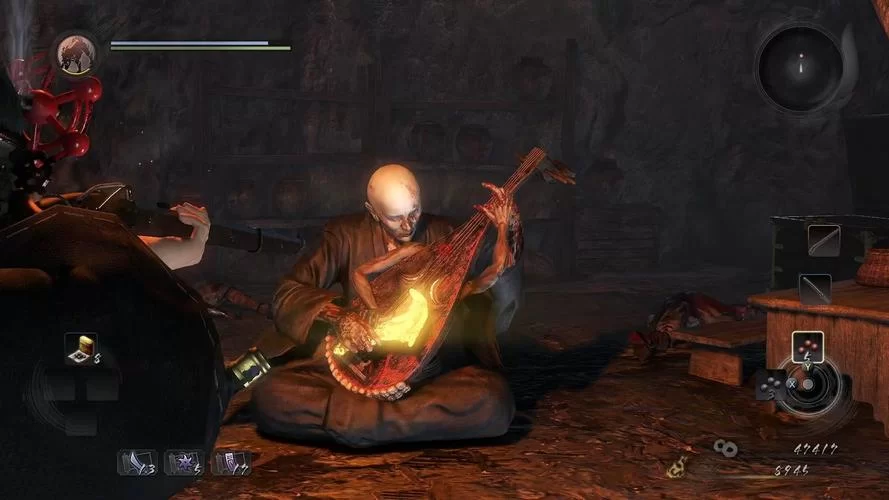
Task: Choose the lower sheathed weapon slot
Action: pos(816,288)
